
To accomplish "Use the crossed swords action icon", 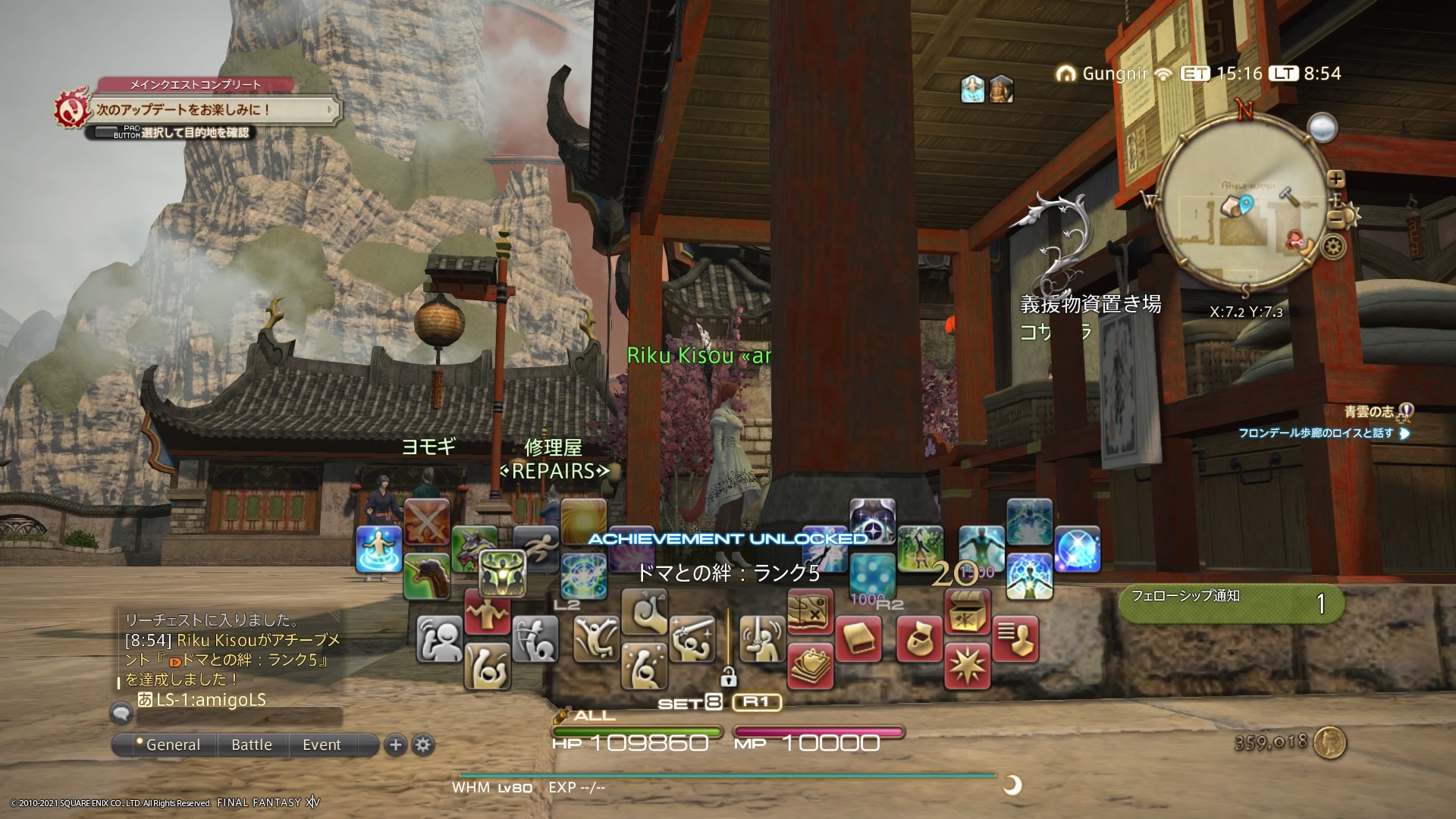I will coord(426,522).
